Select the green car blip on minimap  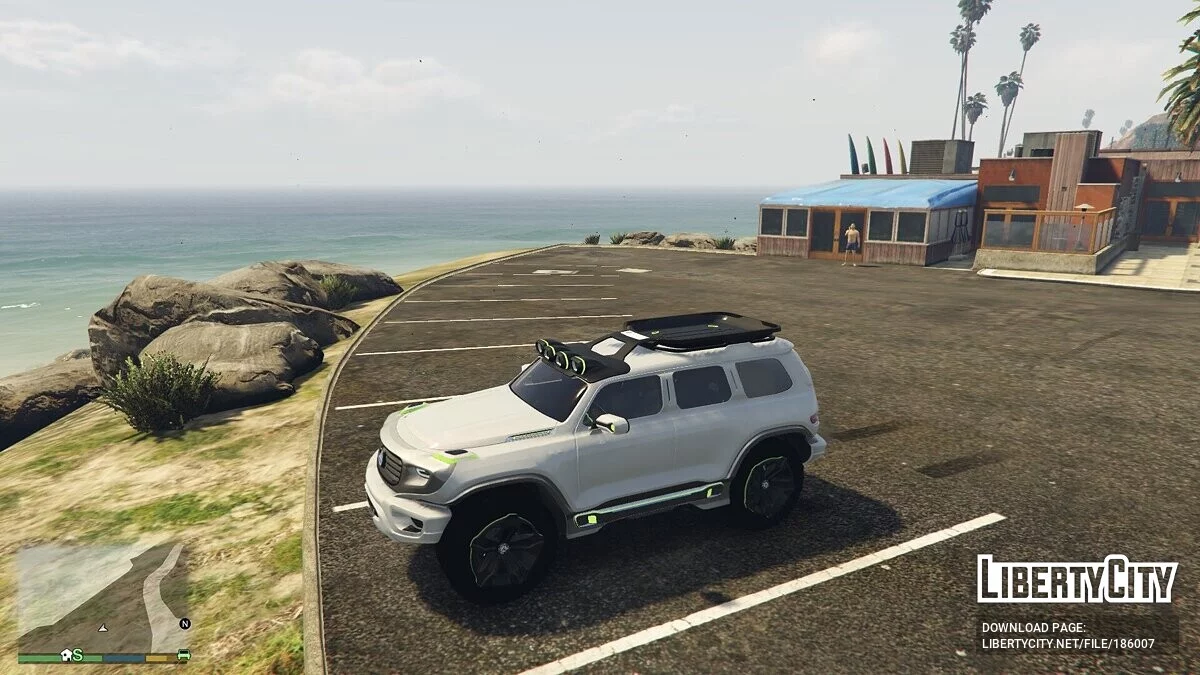[x=183, y=655]
